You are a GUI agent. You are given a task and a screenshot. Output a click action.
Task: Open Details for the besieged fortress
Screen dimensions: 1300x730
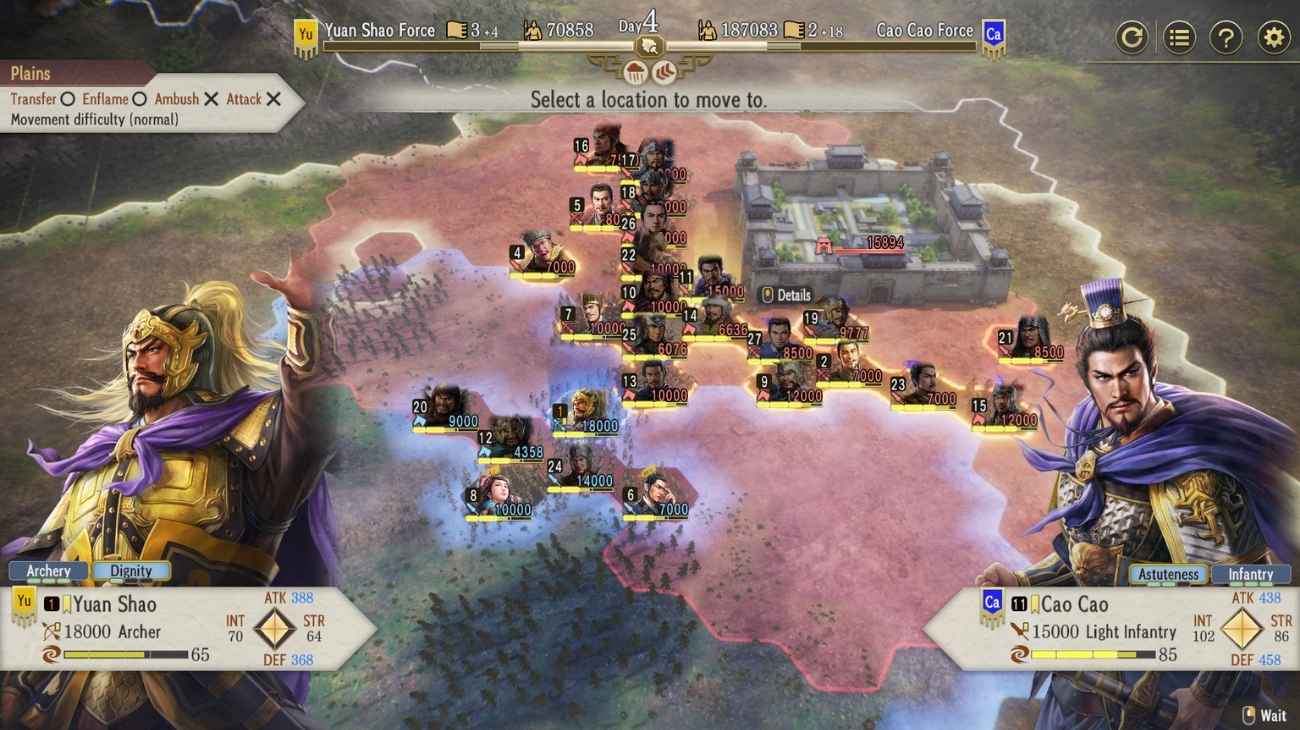(785, 296)
